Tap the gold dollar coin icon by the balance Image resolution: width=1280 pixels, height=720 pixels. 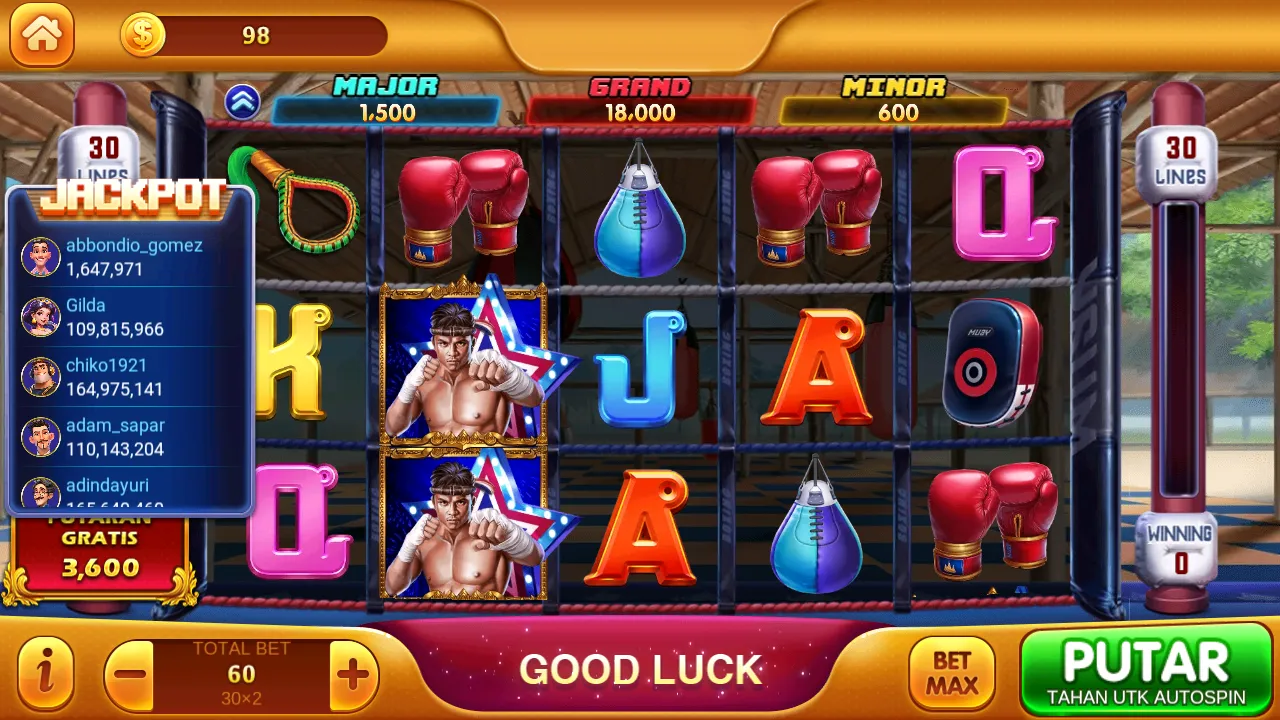(140, 33)
